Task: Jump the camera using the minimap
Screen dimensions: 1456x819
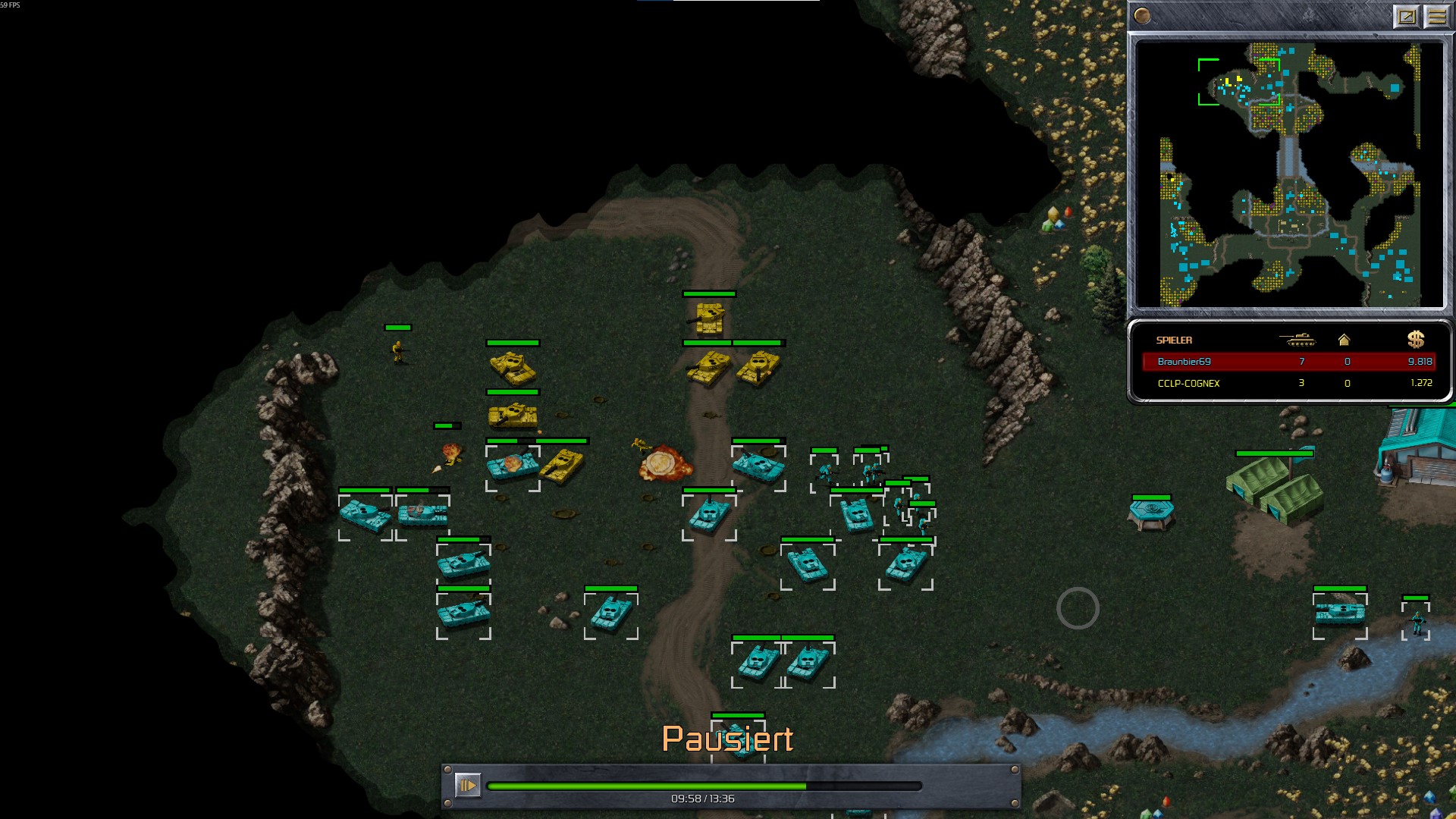Action: (x=1288, y=174)
